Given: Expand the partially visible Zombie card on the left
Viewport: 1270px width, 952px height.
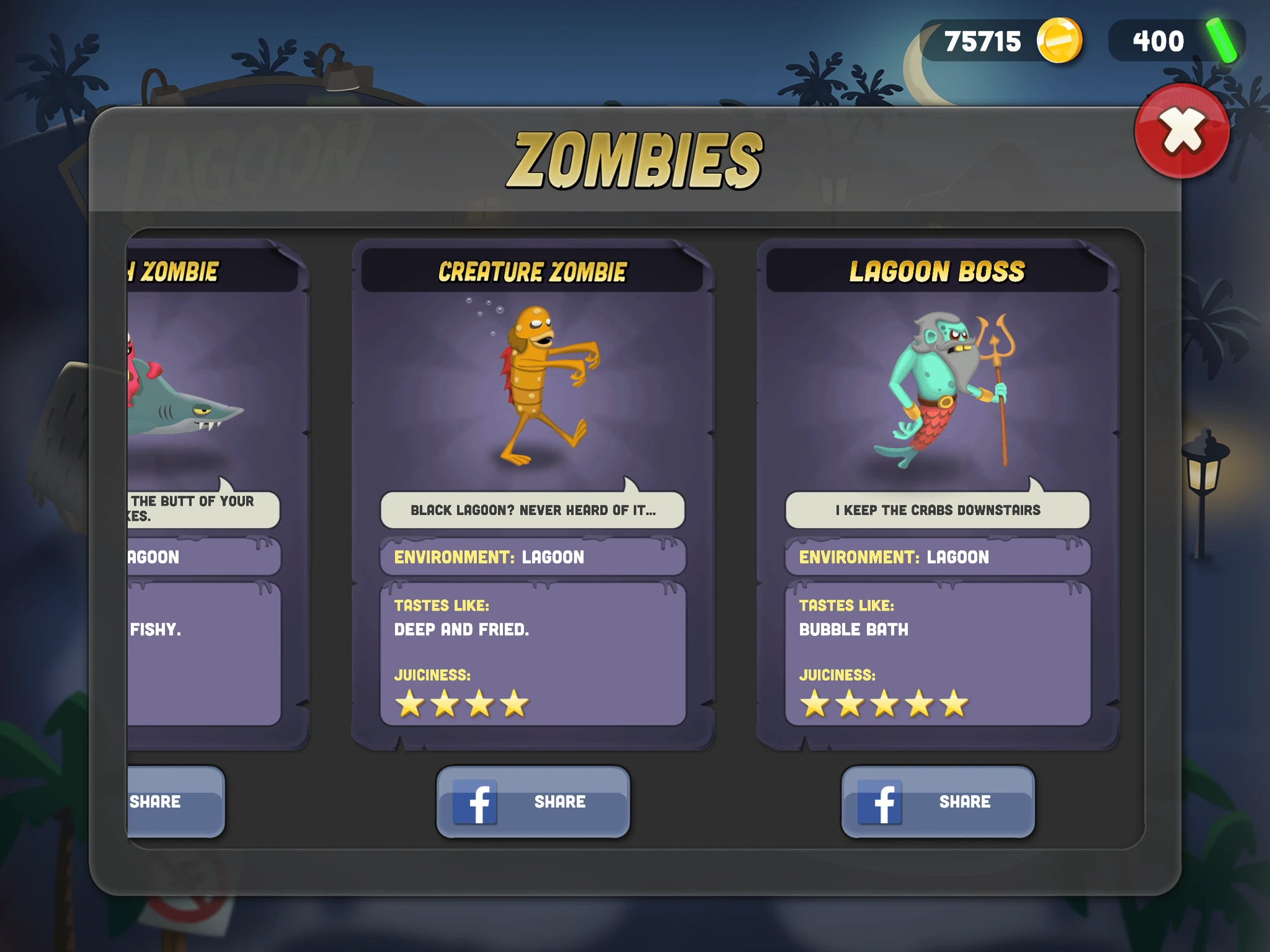Looking at the screenshot, I should (x=210, y=495).
